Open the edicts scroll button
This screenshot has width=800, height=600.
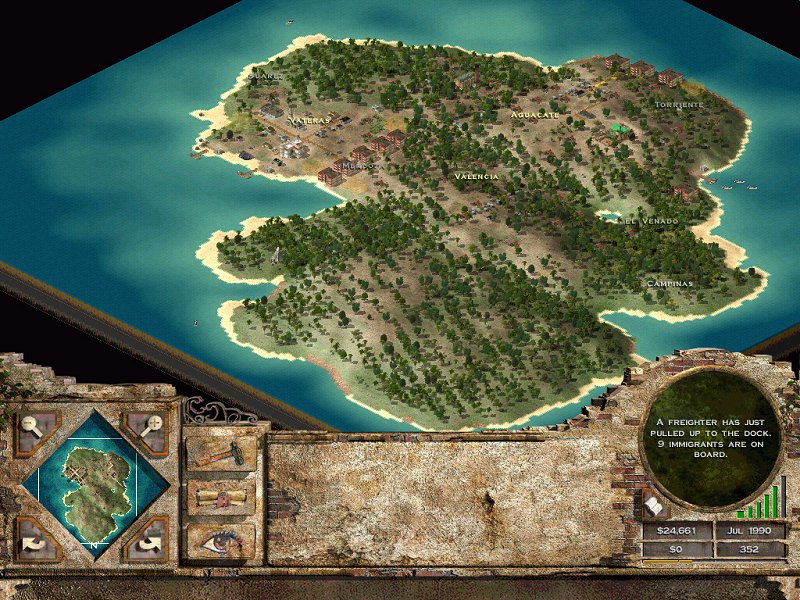[221, 497]
